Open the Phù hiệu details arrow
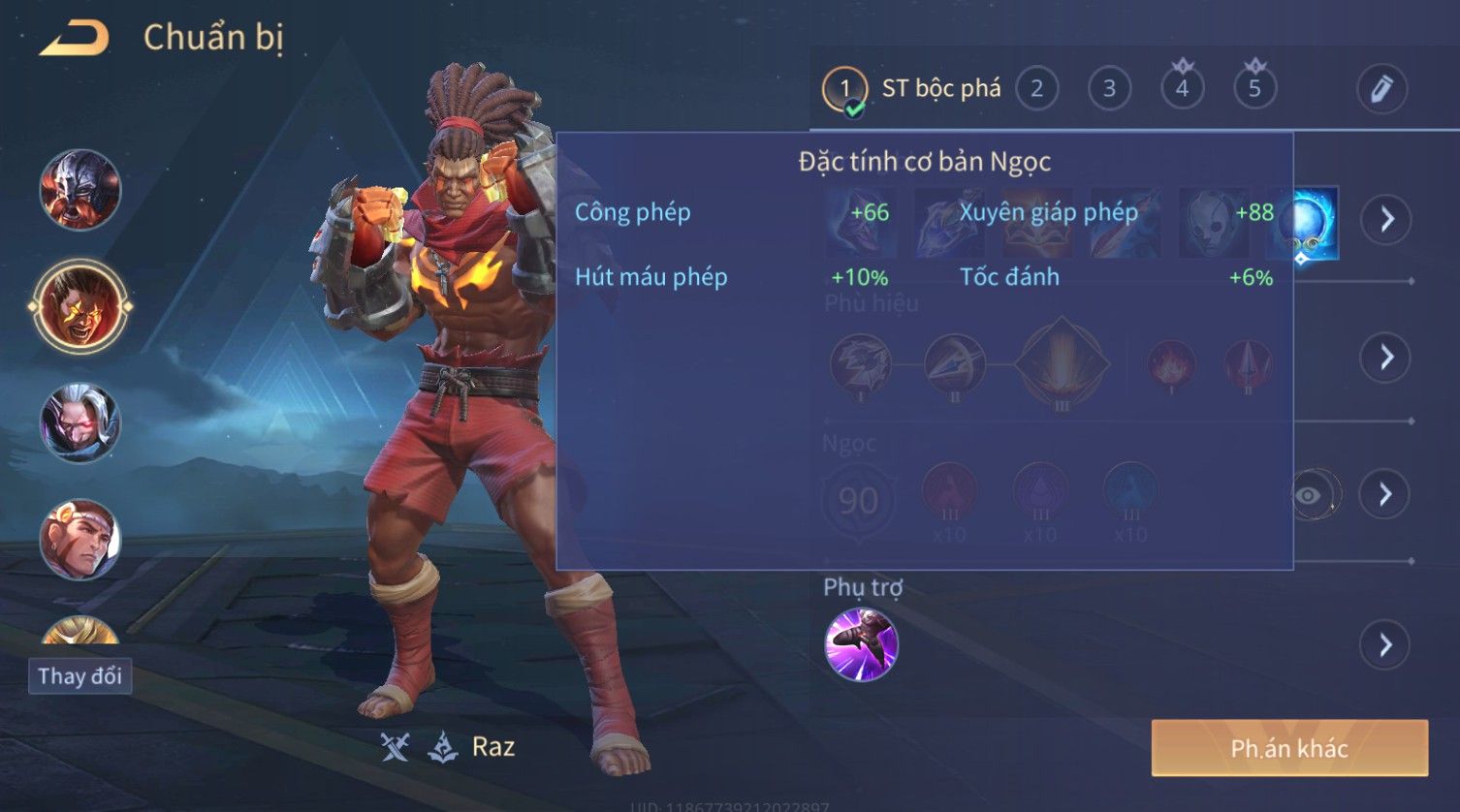 pos(1386,358)
